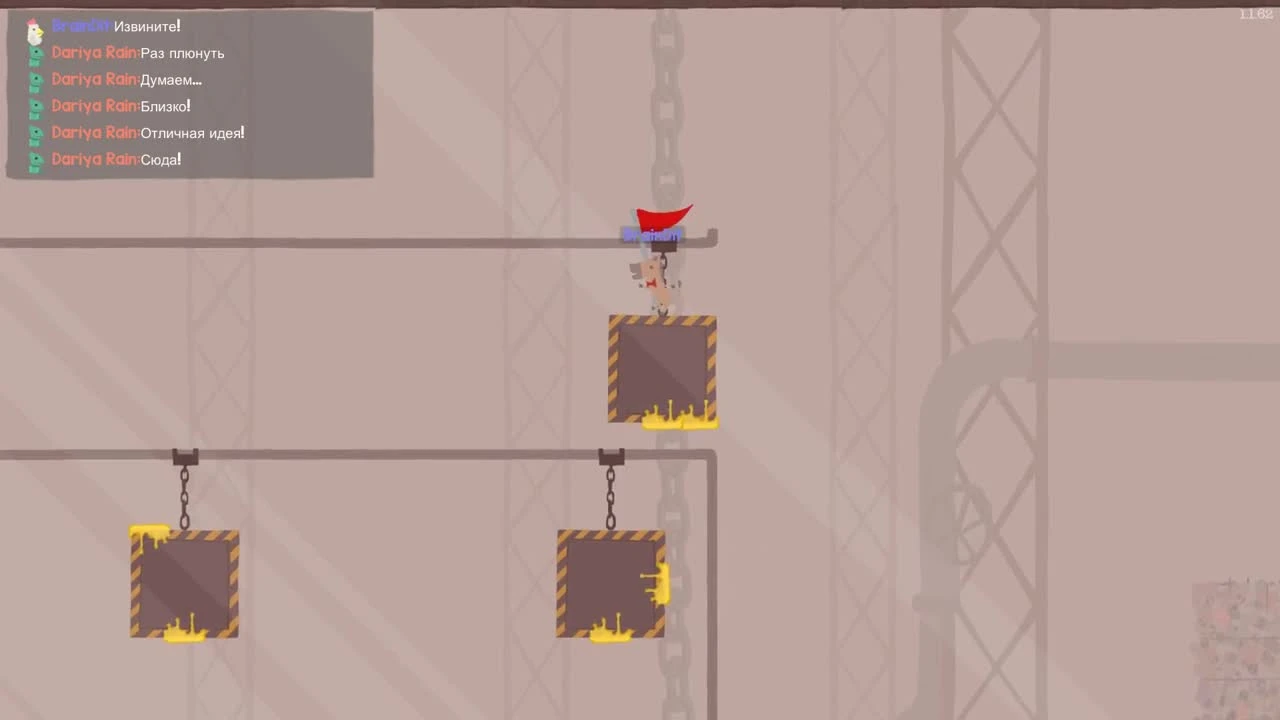
Task: Select the left hanging crate with yellow goo
Action: coord(184,583)
